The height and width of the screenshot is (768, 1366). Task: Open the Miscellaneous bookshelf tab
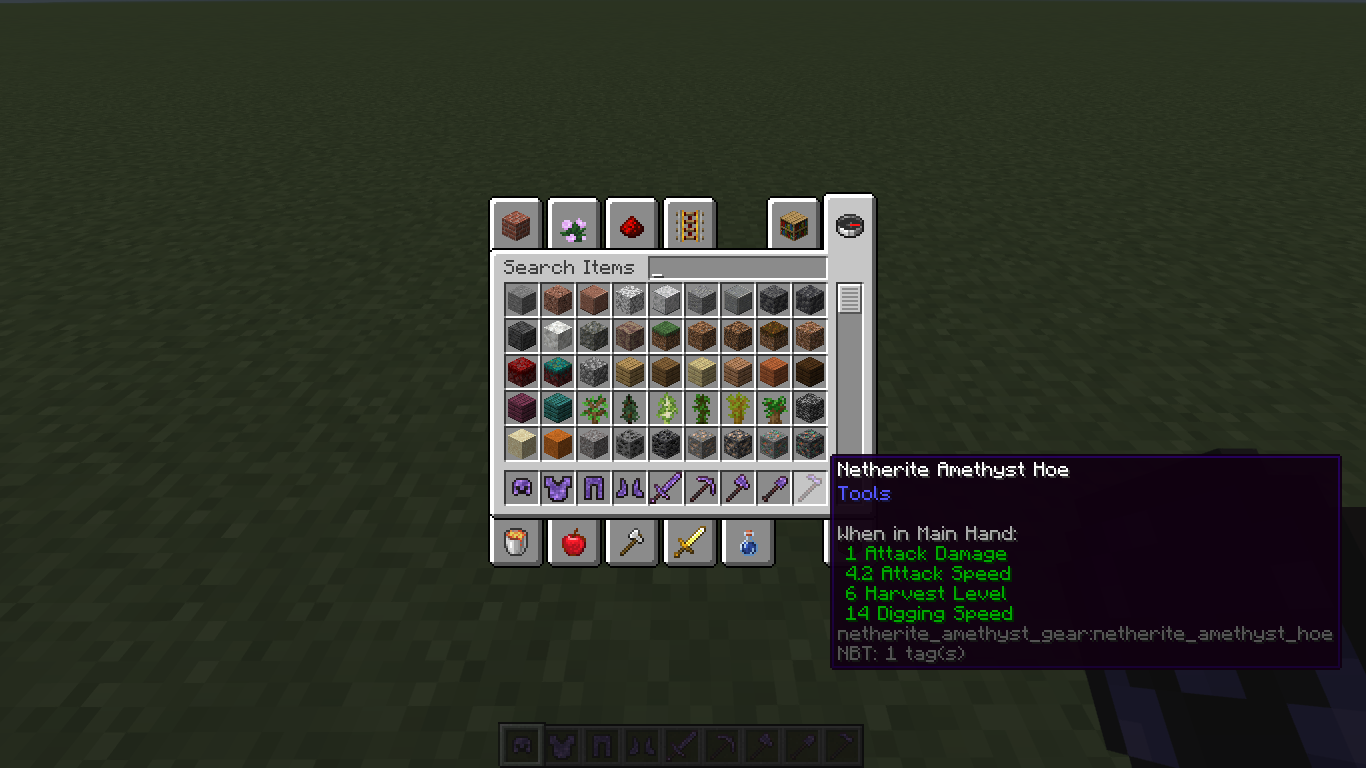click(793, 225)
